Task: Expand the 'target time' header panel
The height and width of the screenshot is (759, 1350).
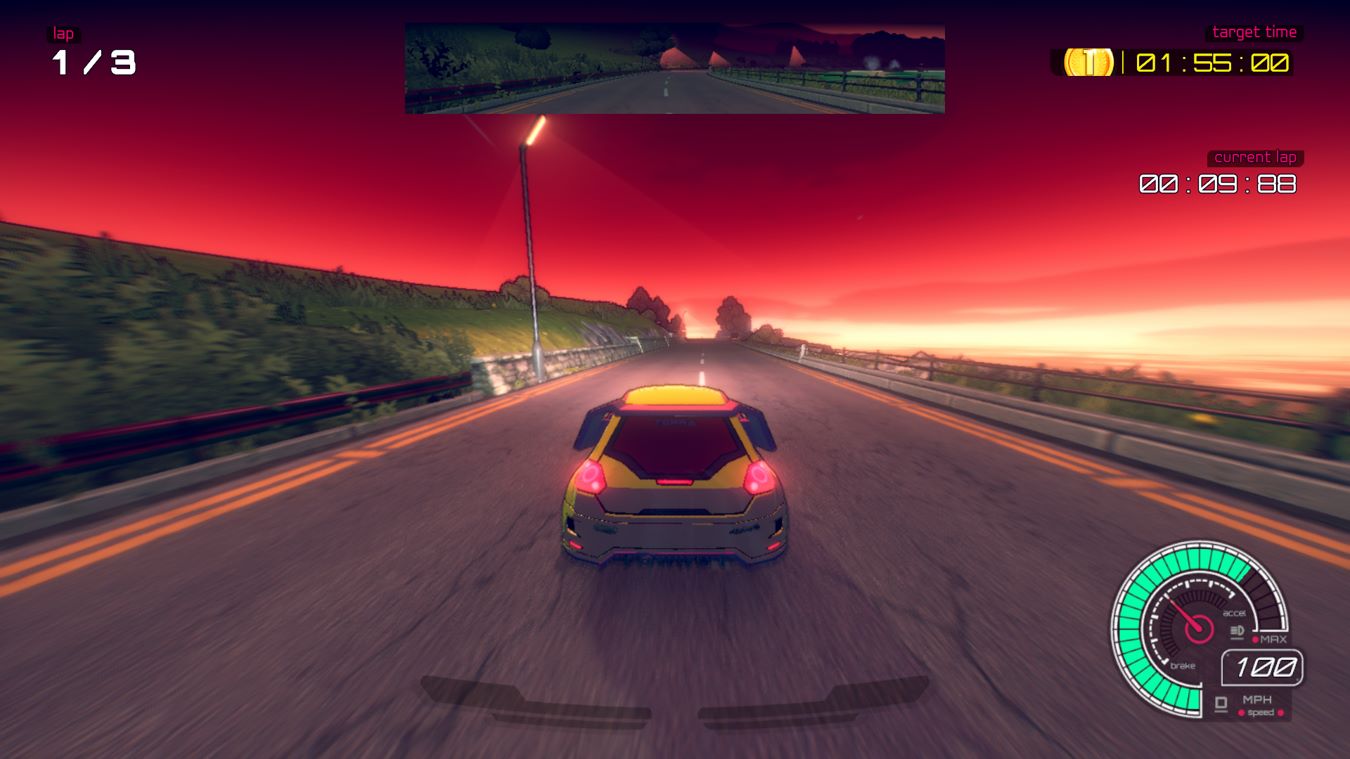Action: (x=1255, y=31)
